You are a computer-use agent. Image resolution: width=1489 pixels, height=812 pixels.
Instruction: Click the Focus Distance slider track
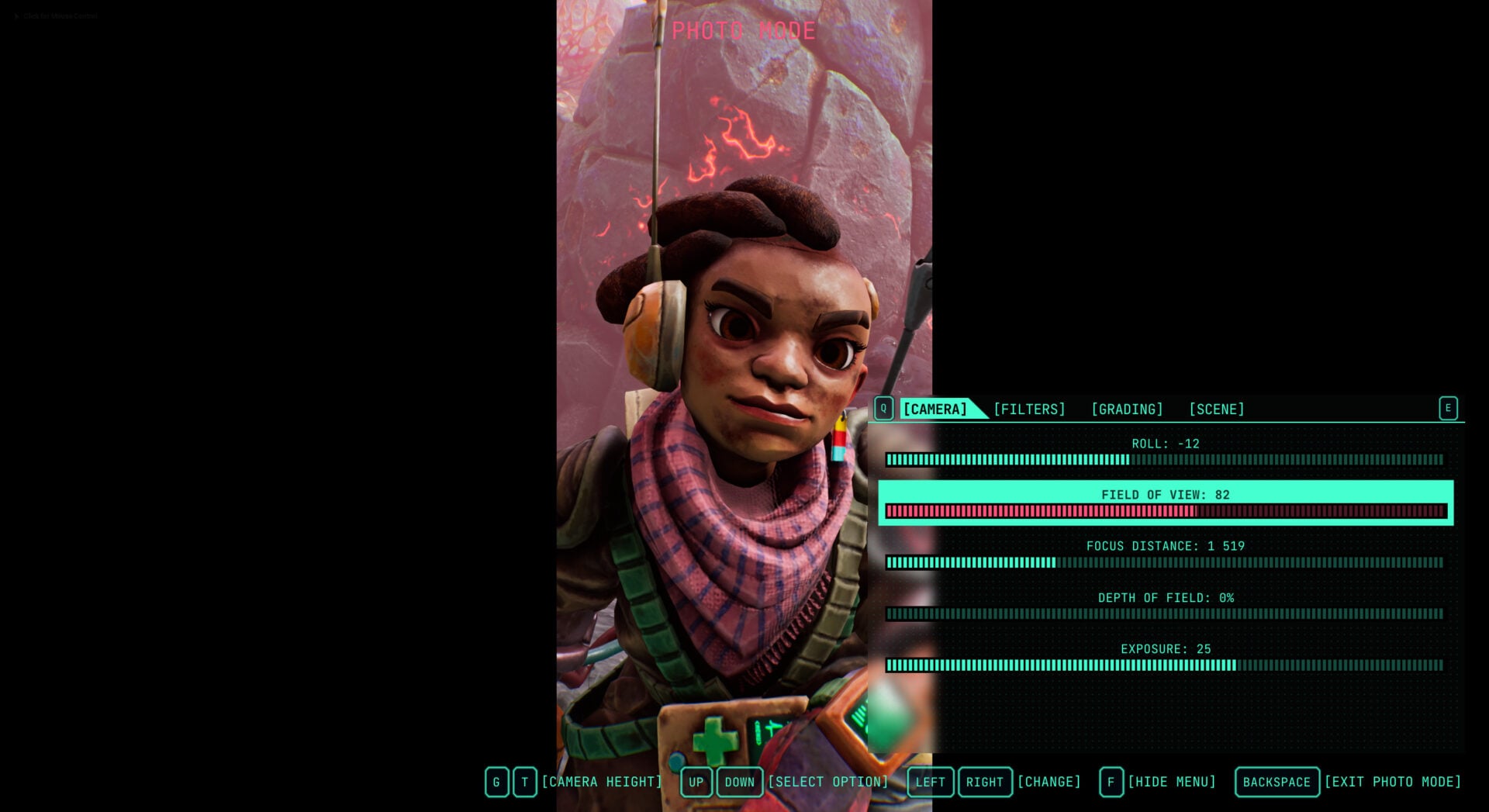tap(1165, 563)
